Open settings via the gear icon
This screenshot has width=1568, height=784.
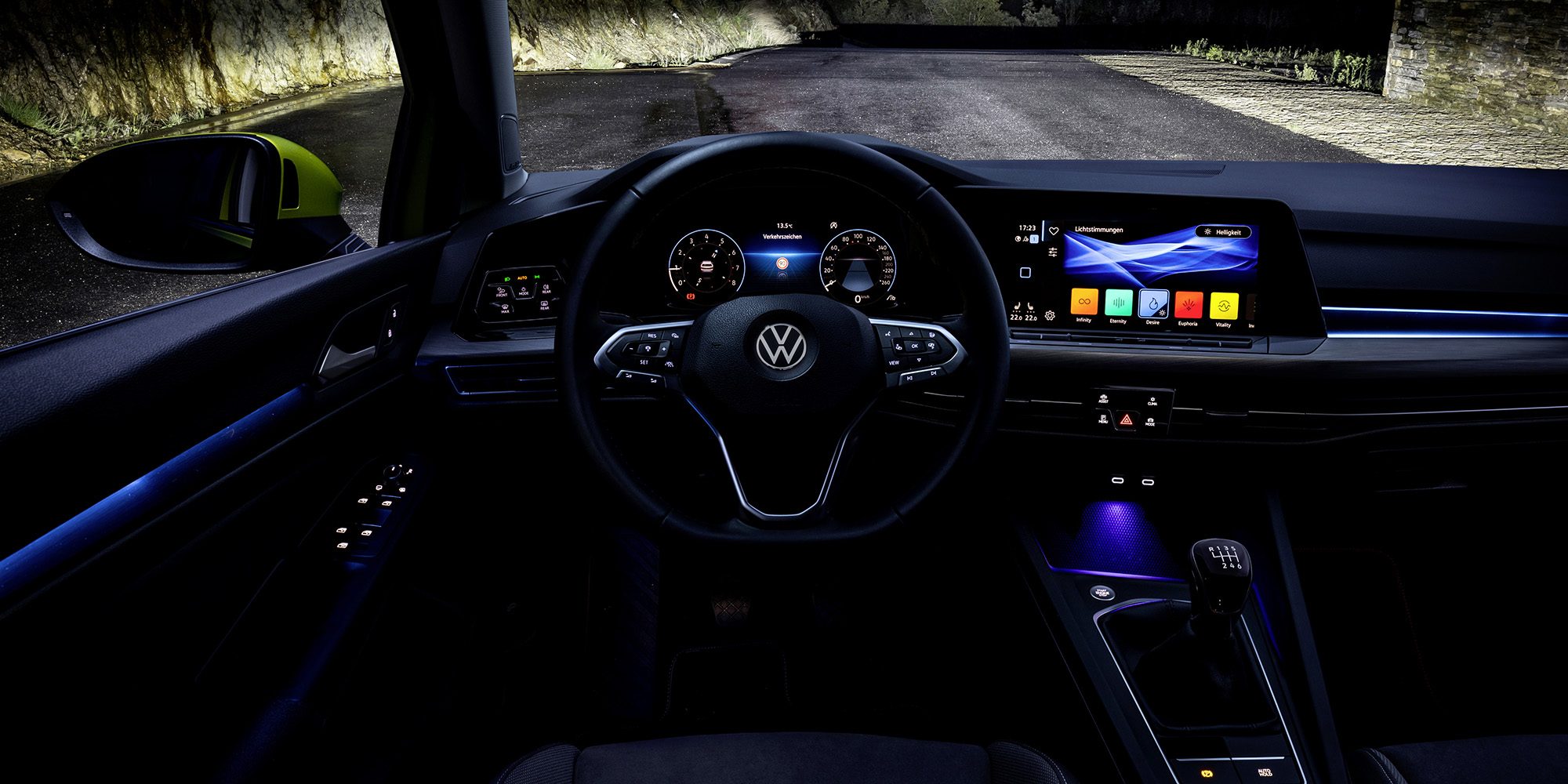point(1050,315)
